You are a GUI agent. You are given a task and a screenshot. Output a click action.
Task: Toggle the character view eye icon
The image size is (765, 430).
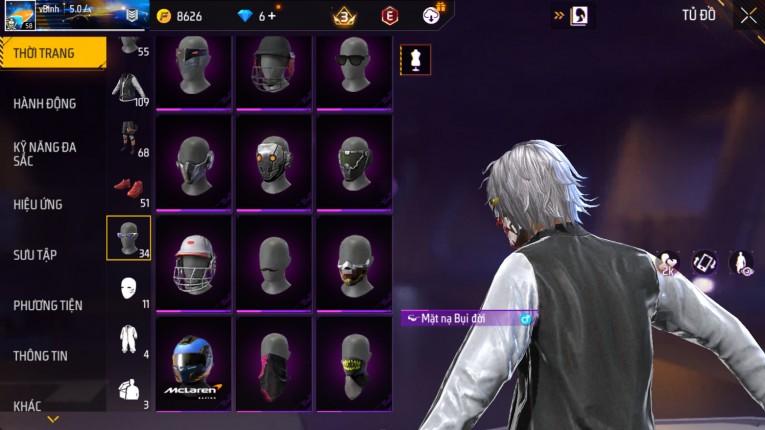pyautogui.click(x=741, y=263)
